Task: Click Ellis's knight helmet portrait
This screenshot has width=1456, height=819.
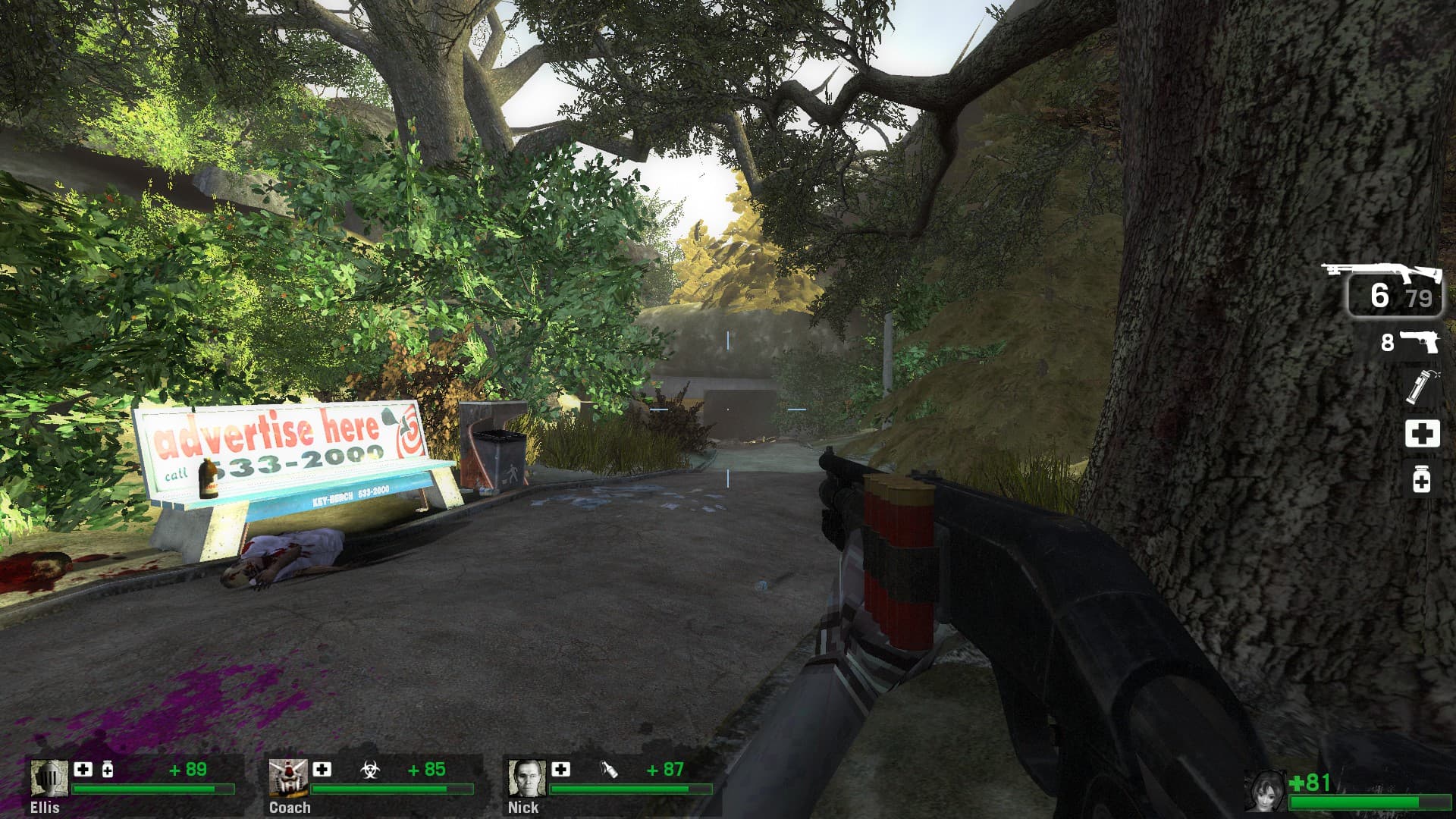Action: pos(49,778)
